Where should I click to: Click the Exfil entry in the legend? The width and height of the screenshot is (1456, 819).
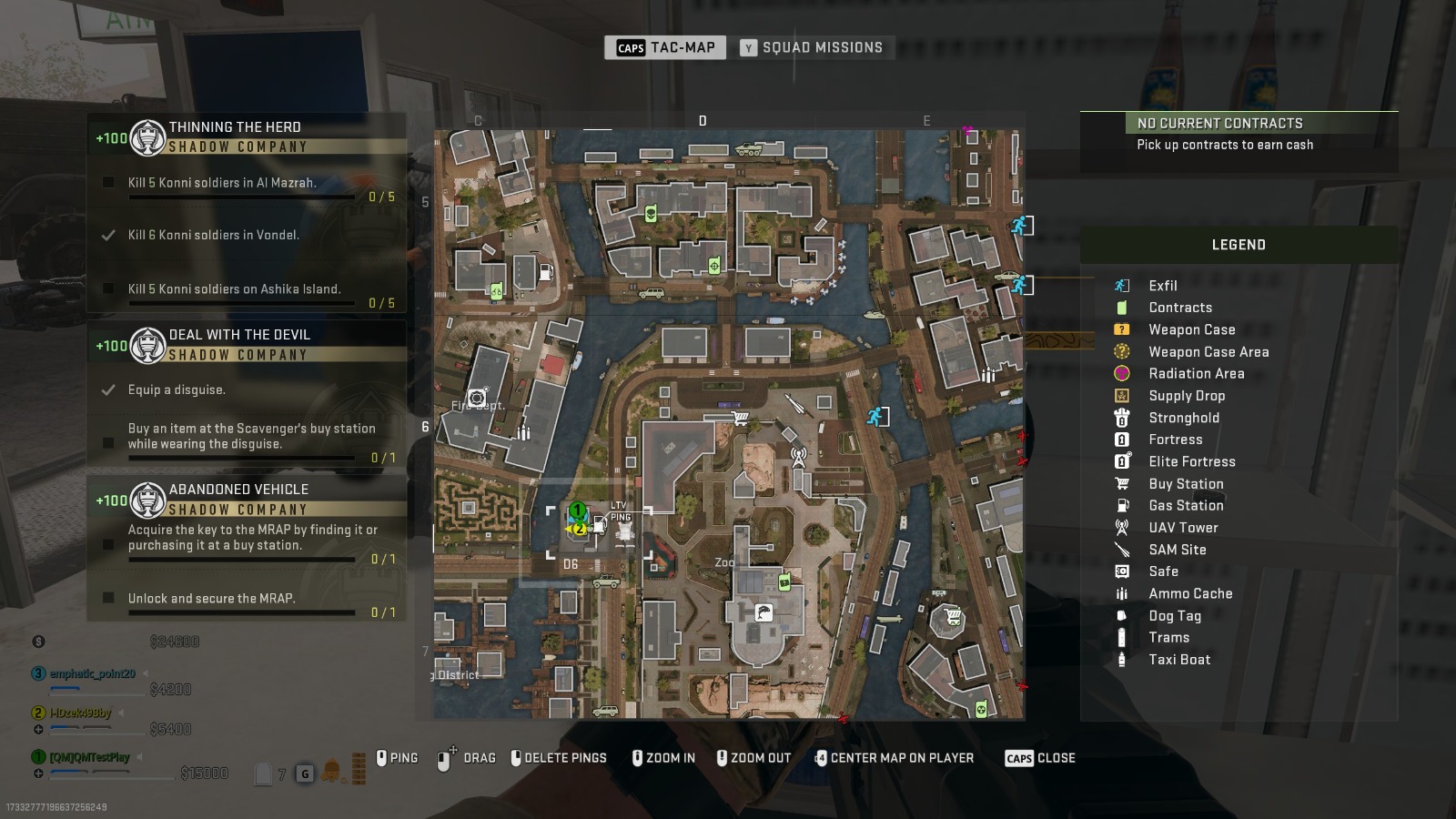pos(1162,286)
